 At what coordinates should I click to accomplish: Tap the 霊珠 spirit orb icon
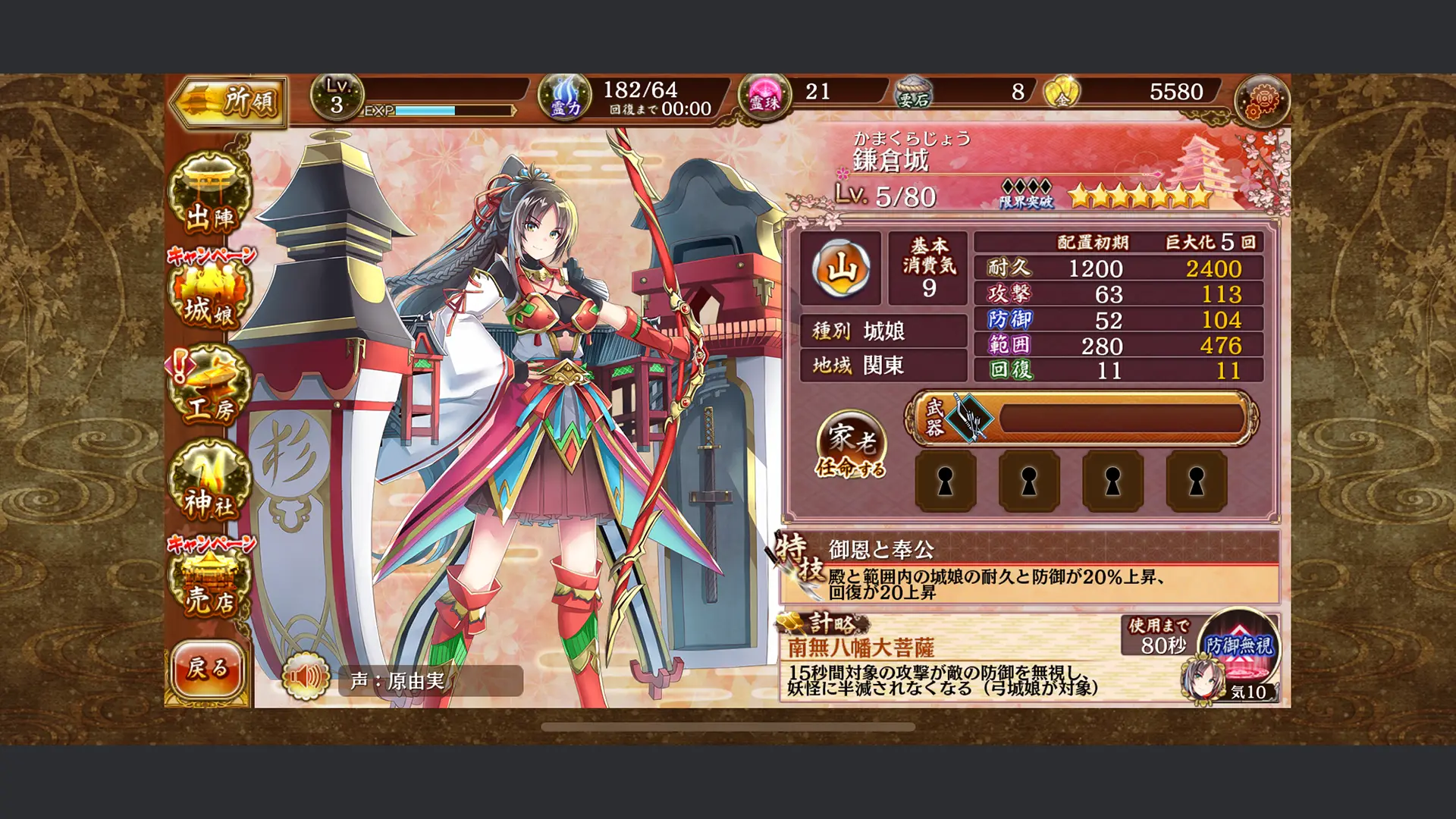764,99
